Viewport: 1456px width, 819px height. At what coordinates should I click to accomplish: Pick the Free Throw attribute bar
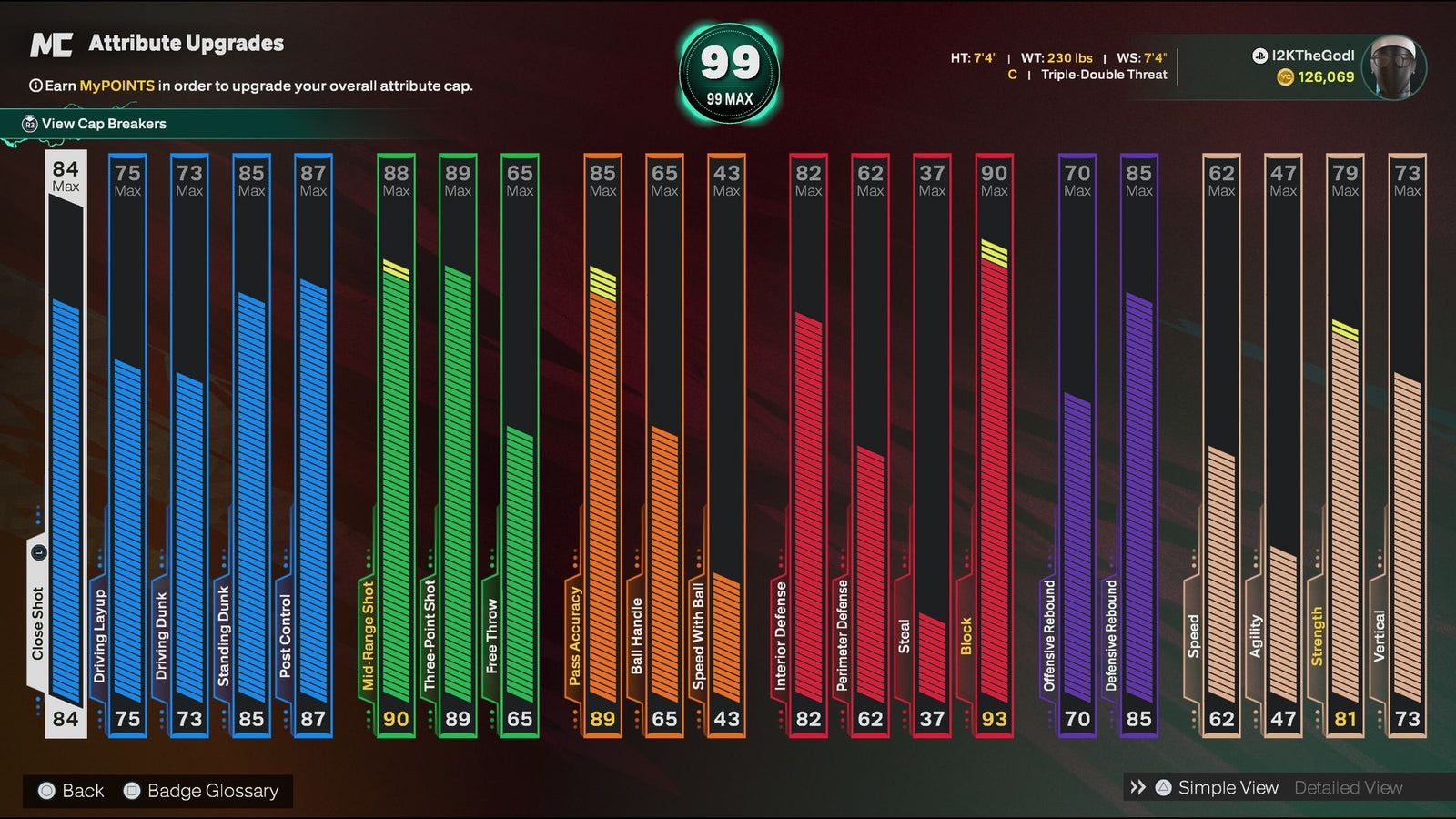pyautogui.click(x=520, y=446)
